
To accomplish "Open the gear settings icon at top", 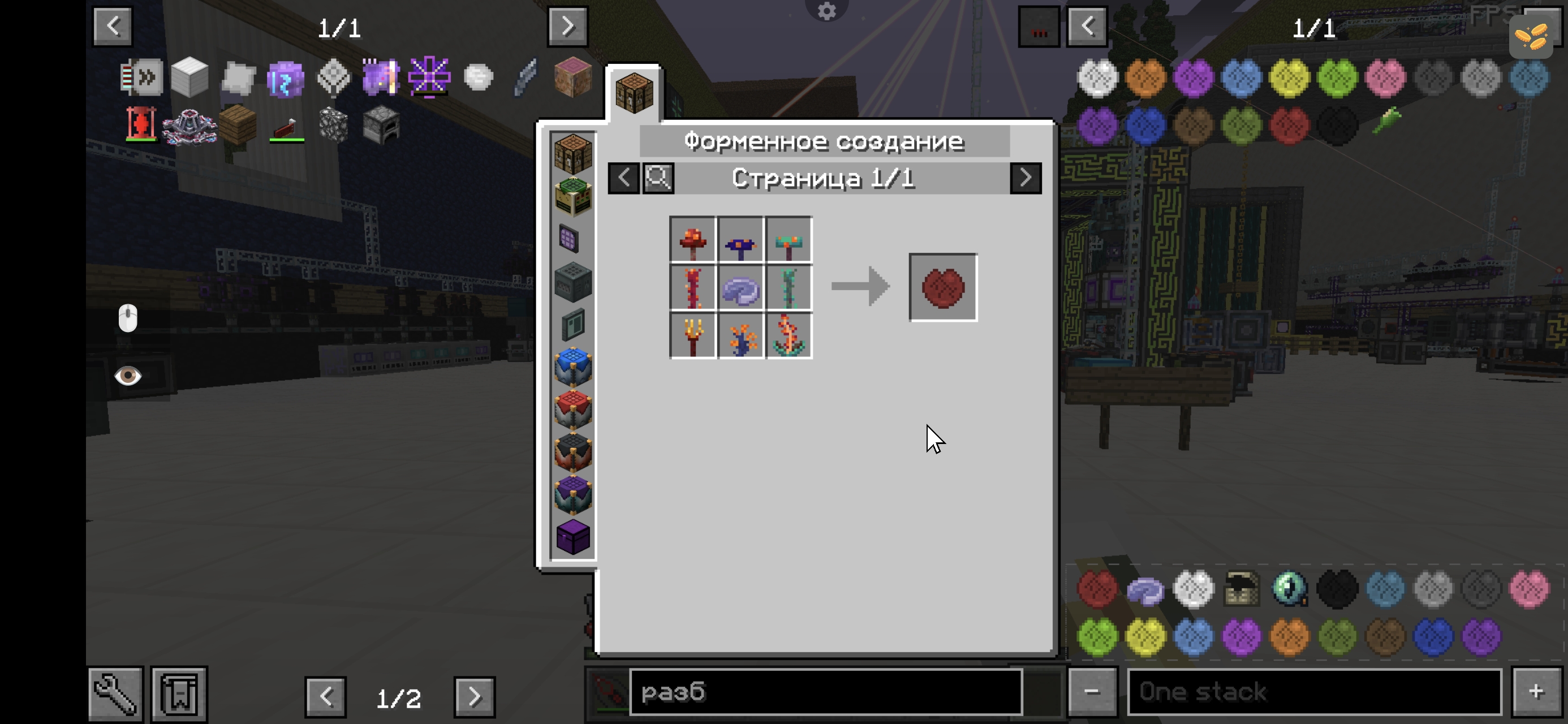I will coord(826,11).
